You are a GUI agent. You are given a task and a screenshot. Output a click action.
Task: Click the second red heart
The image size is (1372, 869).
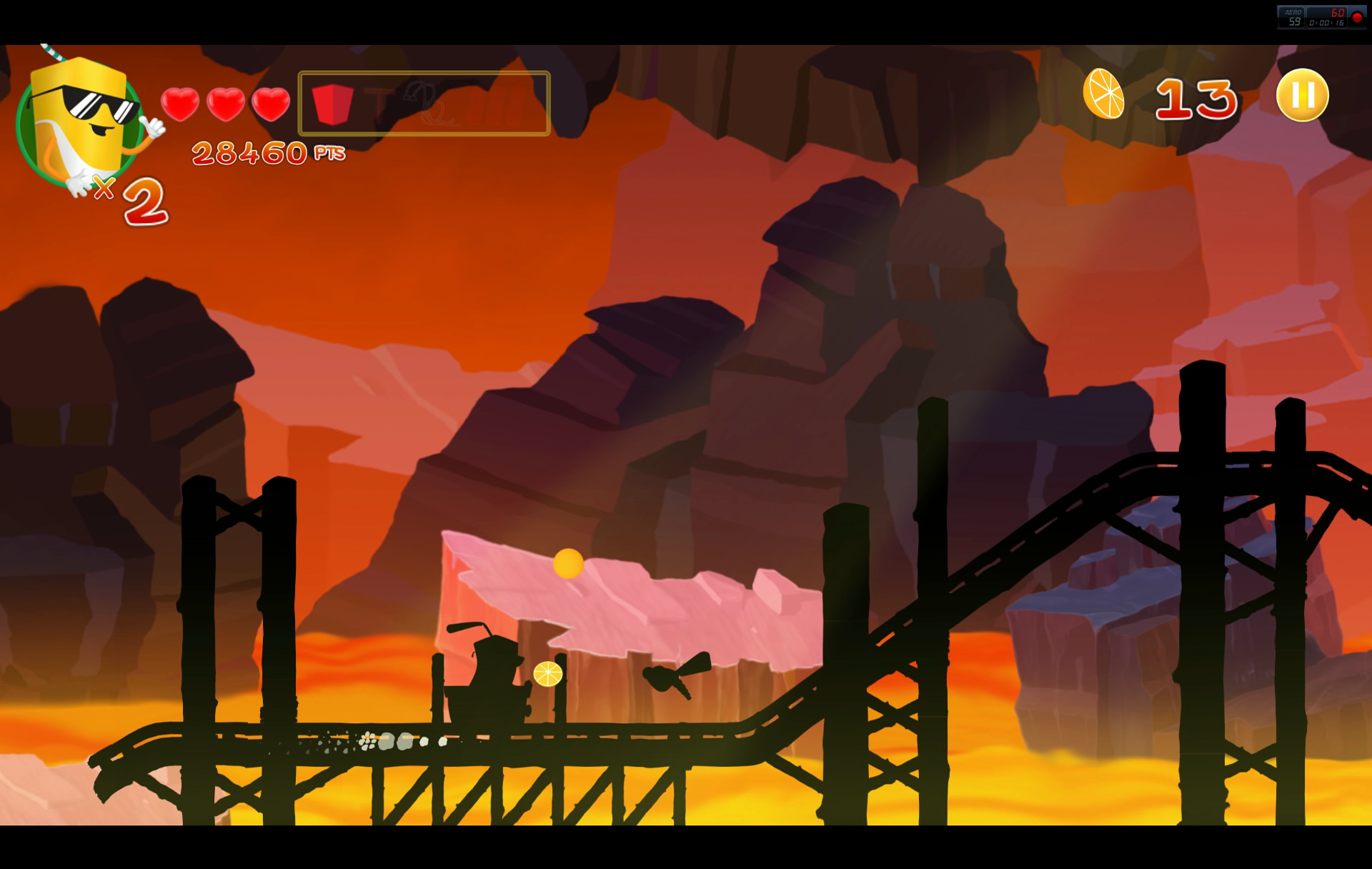point(225,102)
